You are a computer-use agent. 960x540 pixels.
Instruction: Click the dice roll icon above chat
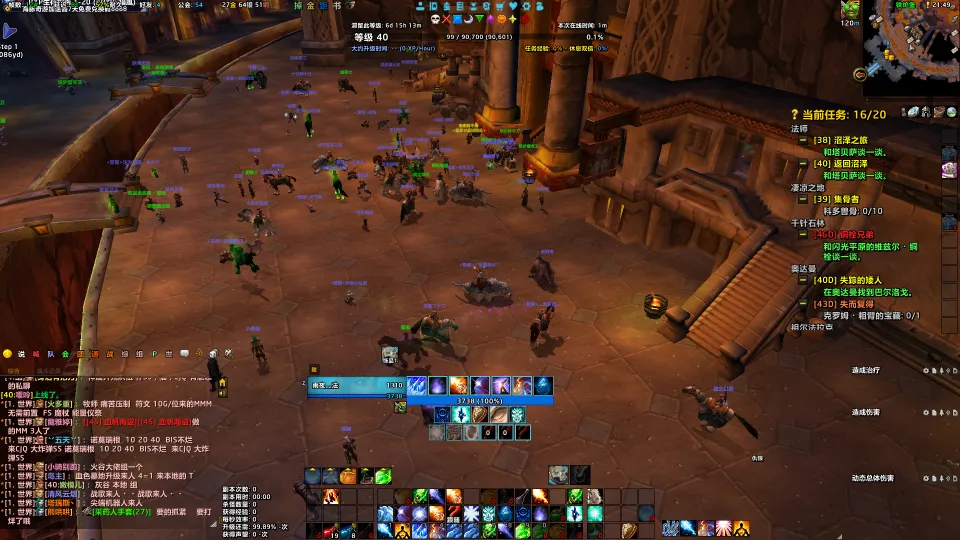(x=213, y=353)
